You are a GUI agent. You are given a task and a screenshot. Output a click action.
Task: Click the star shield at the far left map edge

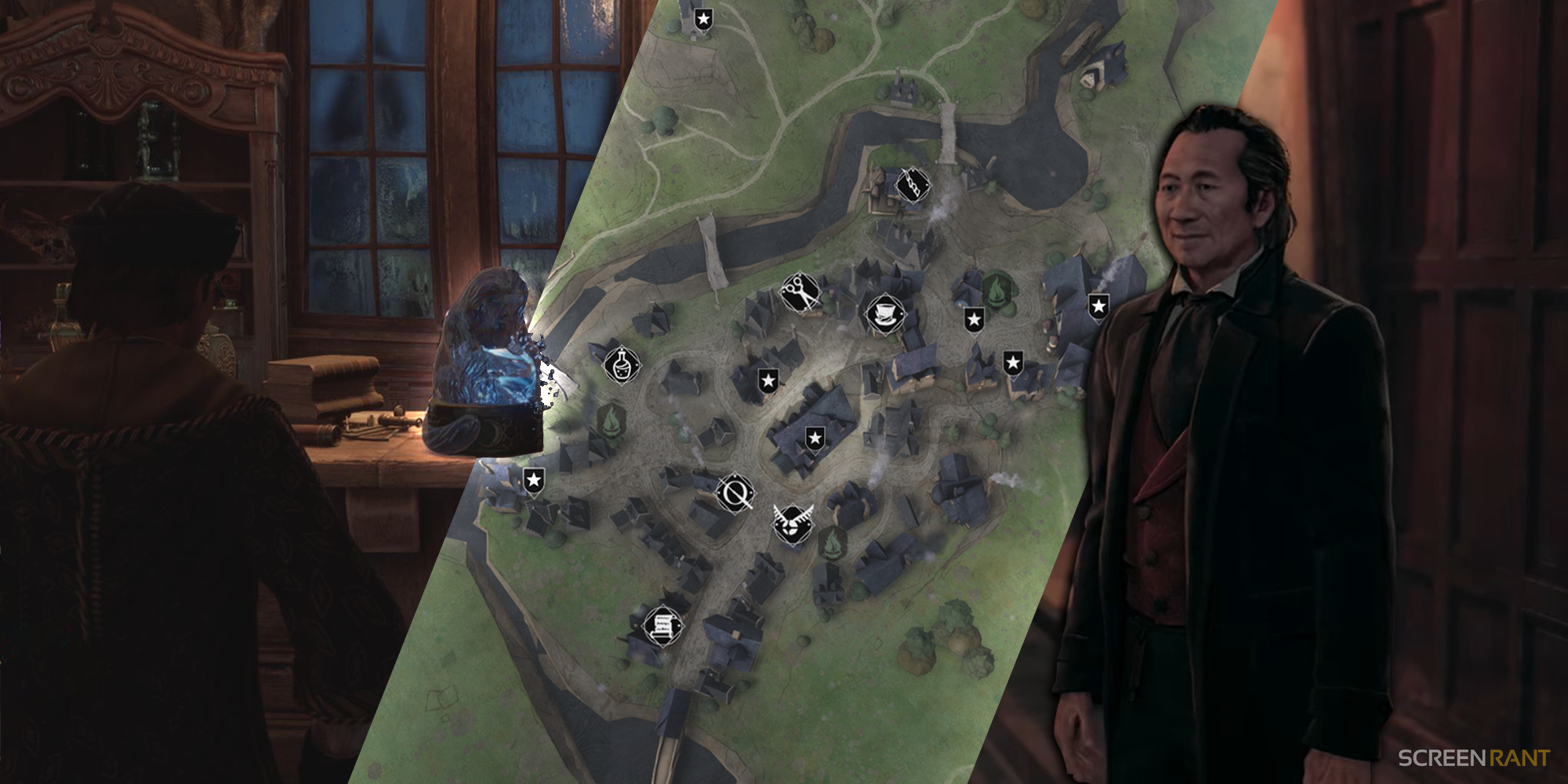[533, 478]
